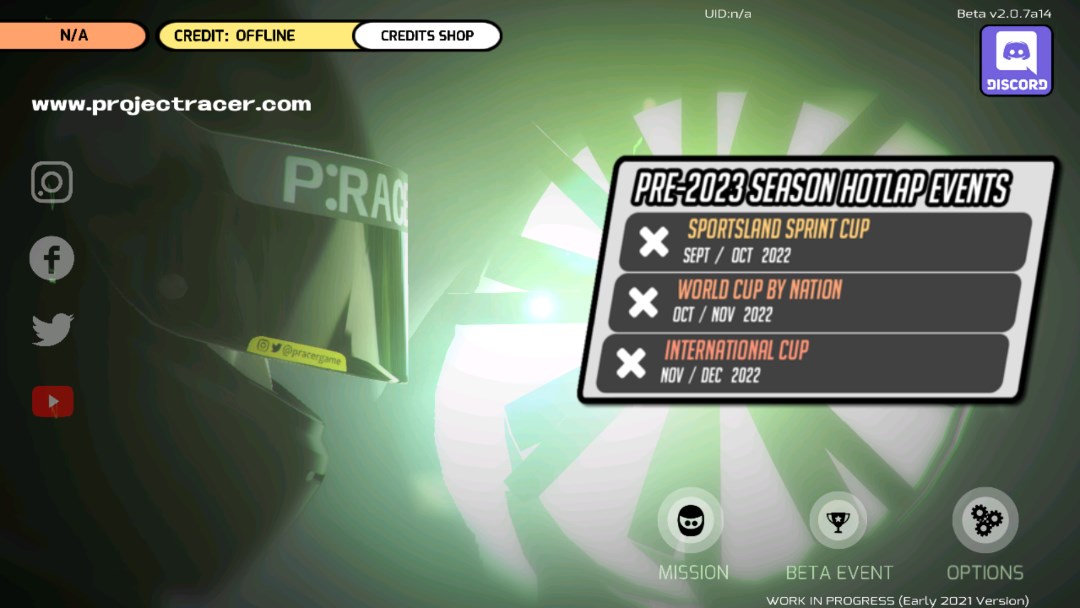Choose the World Cup by Nation event
Viewport: 1080px width, 608px height.
coord(815,301)
